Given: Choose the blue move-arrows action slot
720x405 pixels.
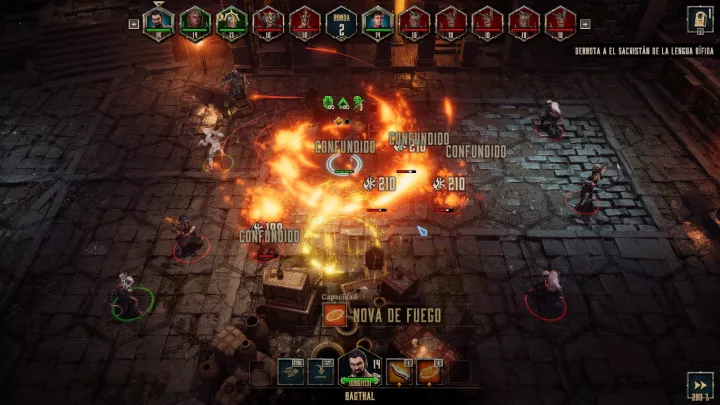Looking at the screenshot, I should [291, 371].
